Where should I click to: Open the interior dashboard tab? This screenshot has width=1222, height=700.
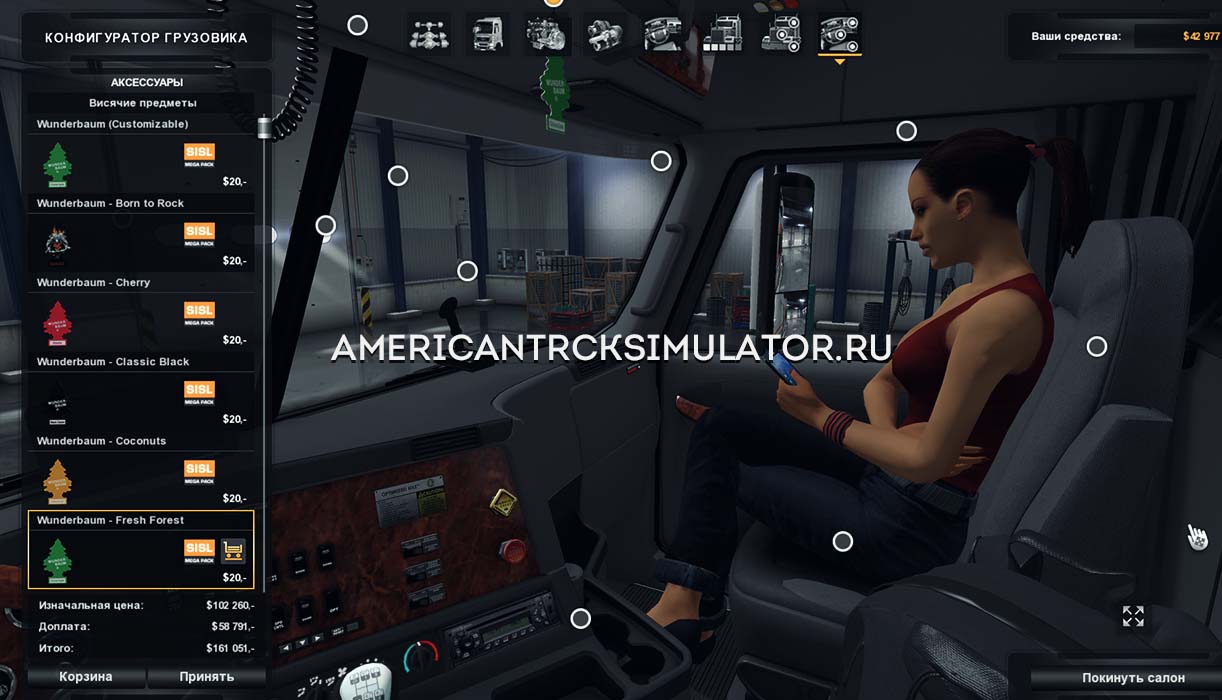coord(663,35)
